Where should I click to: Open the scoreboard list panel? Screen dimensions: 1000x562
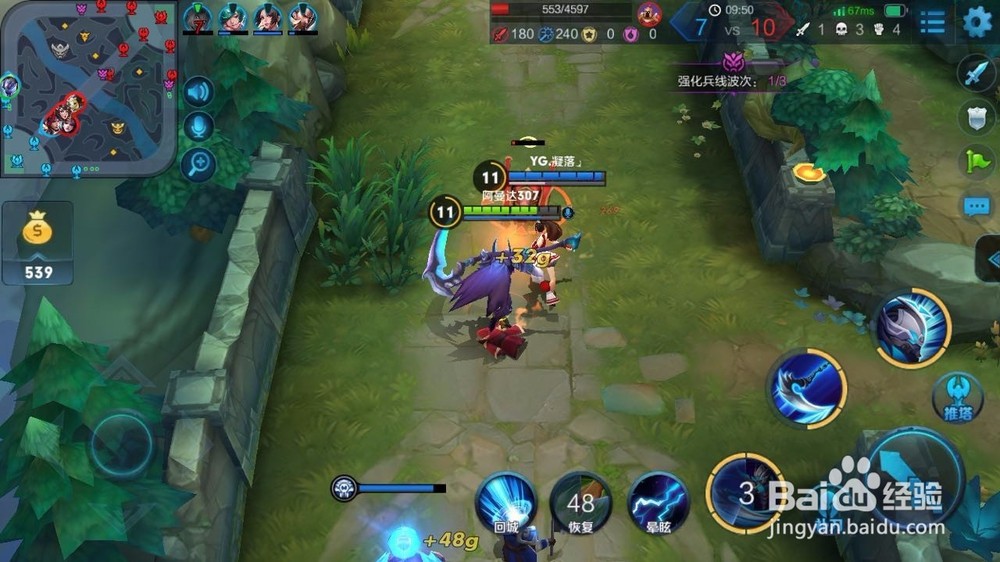point(932,21)
